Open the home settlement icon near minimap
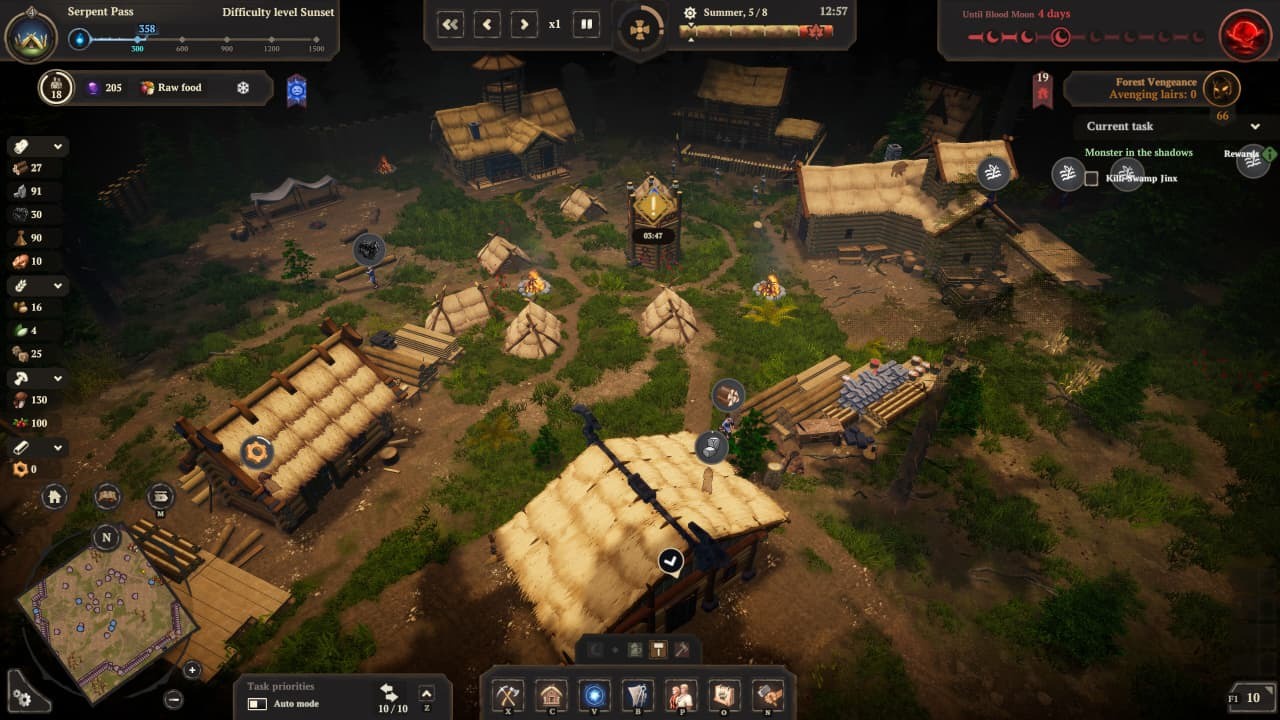The height and width of the screenshot is (720, 1280). coord(55,497)
